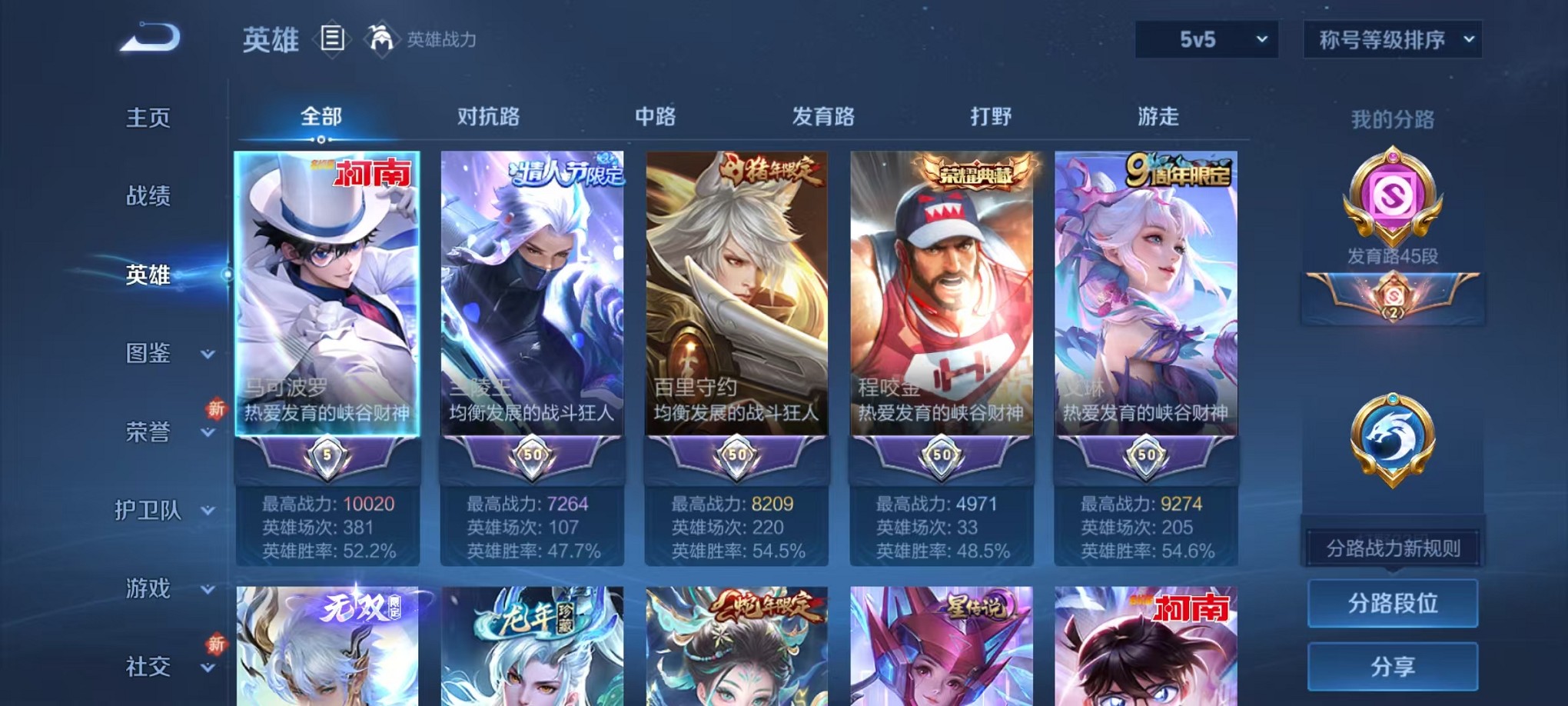
Task: Click the 英雄战力 helmet icon
Action: (x=381, y=37)
